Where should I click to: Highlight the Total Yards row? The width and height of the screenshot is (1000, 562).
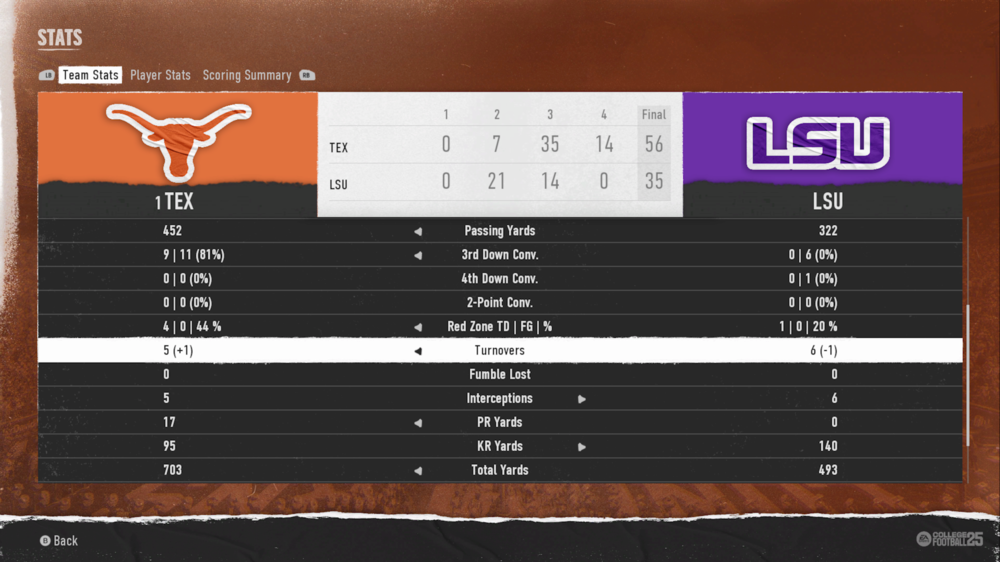[x=500, y=470]
